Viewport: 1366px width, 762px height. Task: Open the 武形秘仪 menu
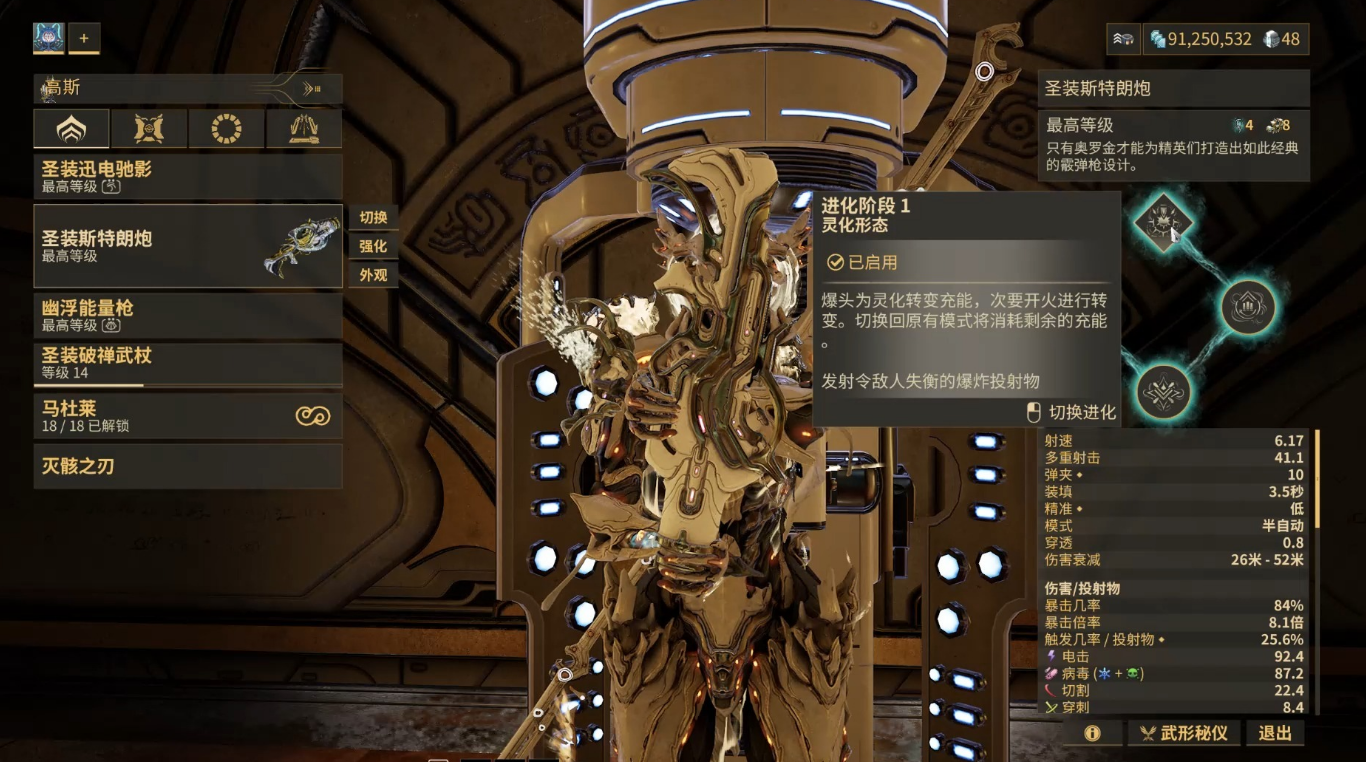[x=1185, y=733]
